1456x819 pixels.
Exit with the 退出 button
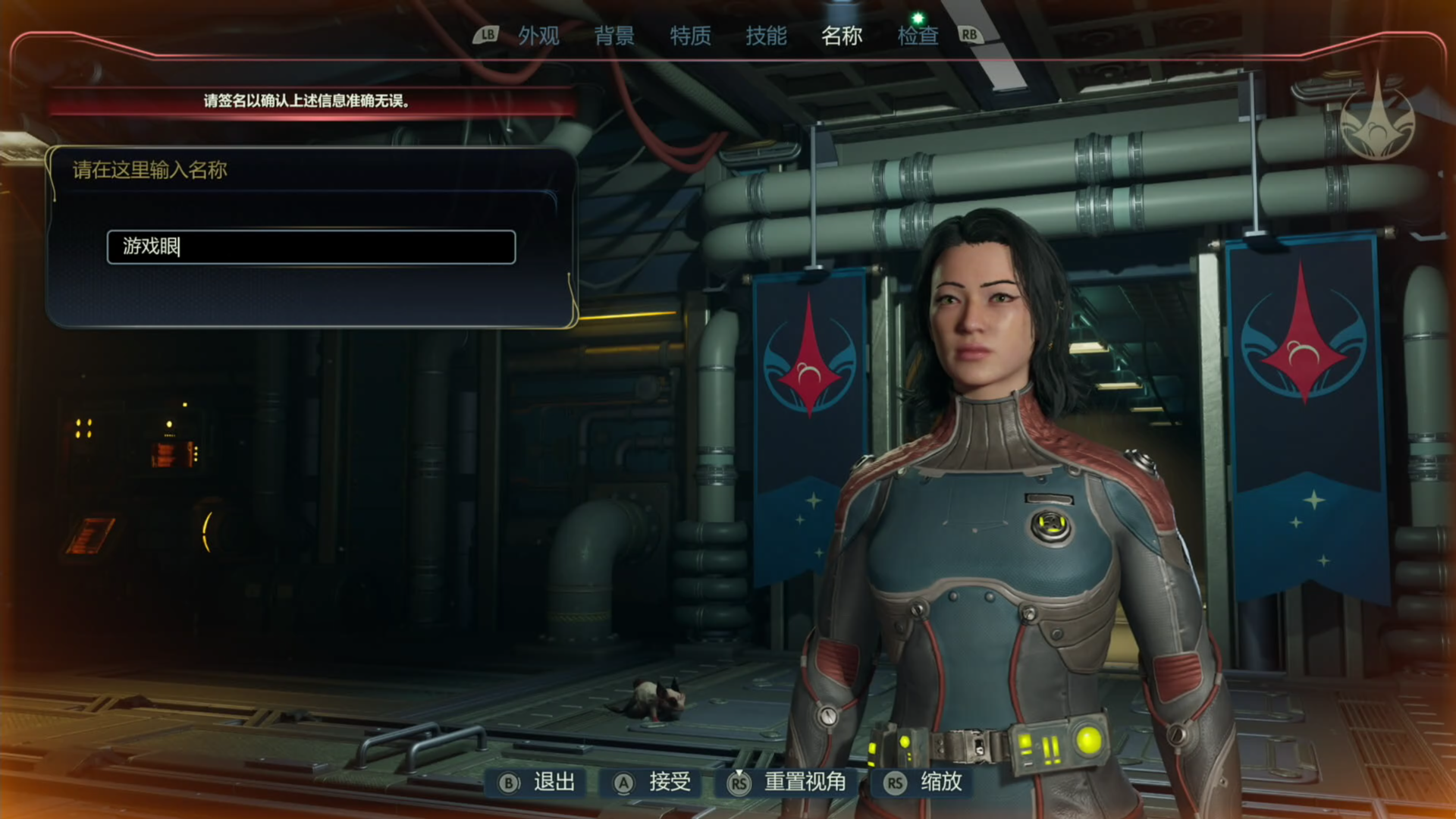(538, 783)
